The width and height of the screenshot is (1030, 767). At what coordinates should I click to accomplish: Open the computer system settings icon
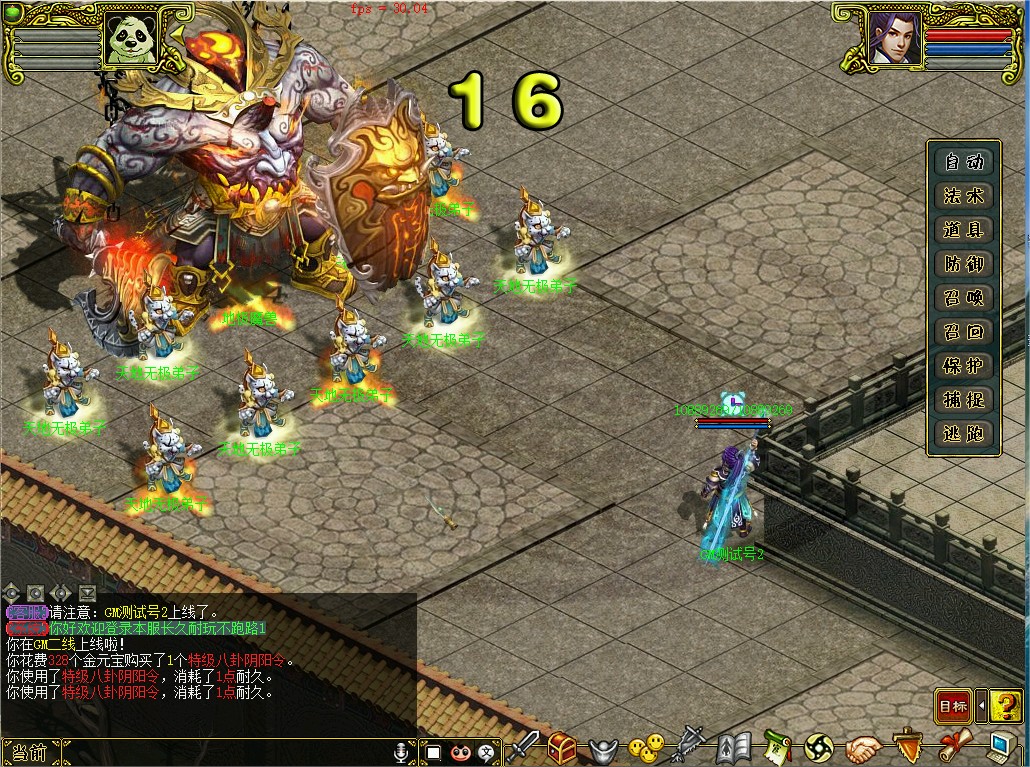click(x=1001, y=747)
